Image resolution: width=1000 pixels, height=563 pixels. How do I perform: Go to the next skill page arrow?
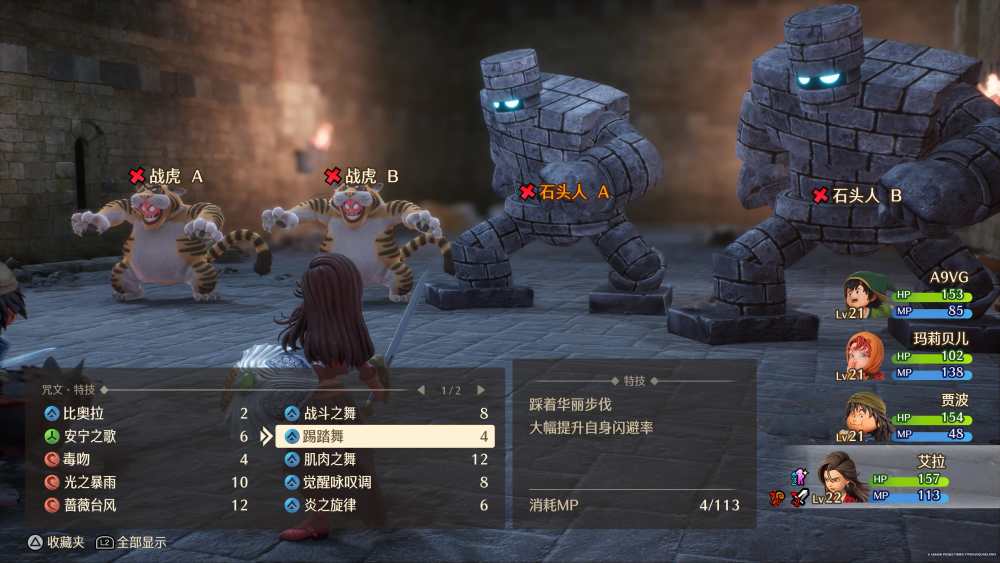[481, 390]
